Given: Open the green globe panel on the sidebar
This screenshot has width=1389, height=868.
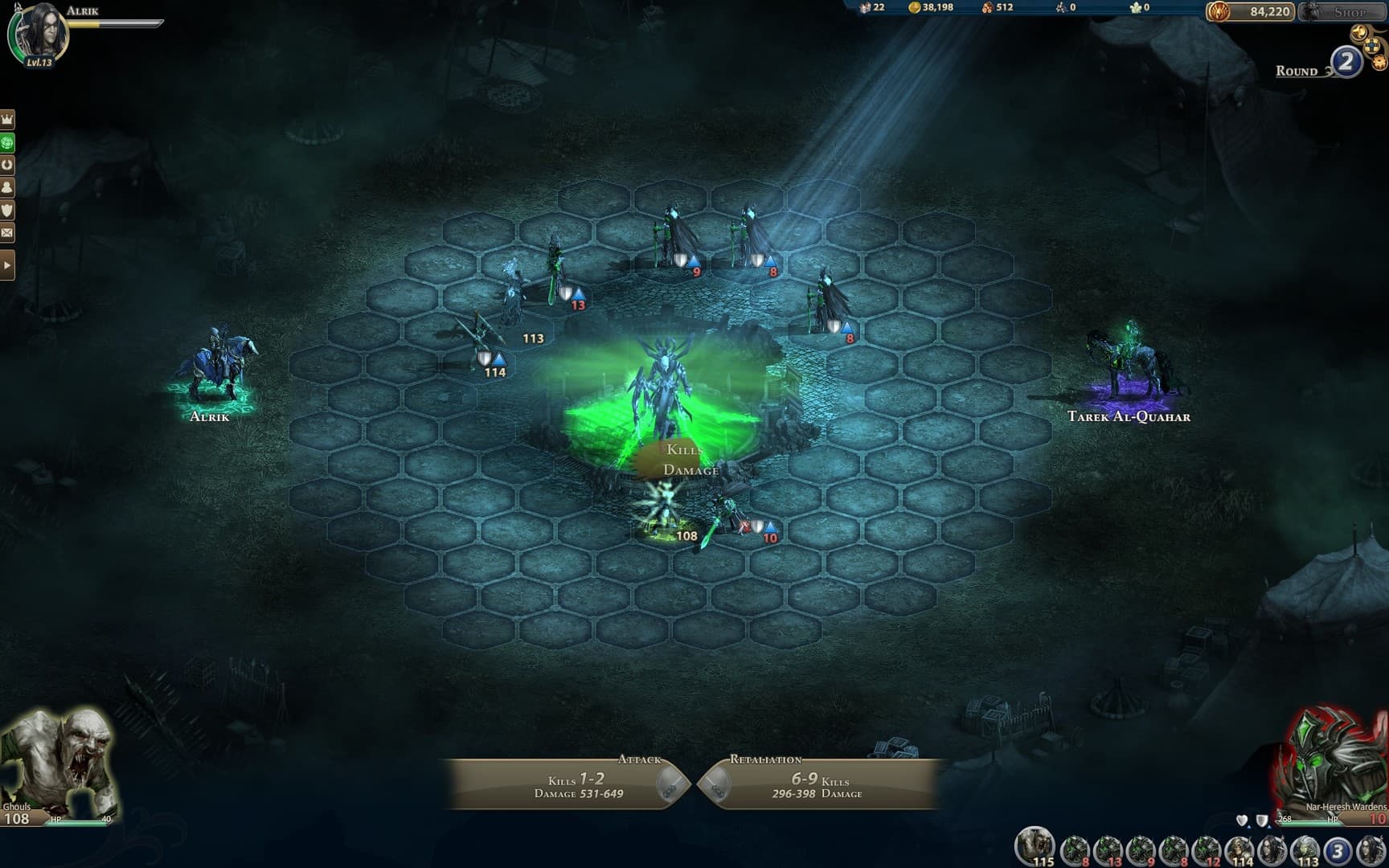Looking at the screenshot, I should [x=6, y=141].
